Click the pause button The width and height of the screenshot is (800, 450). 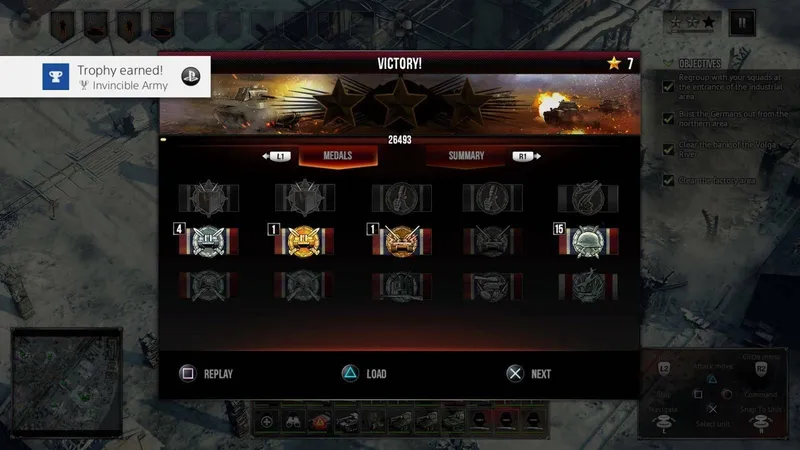(x=741, y=21)
